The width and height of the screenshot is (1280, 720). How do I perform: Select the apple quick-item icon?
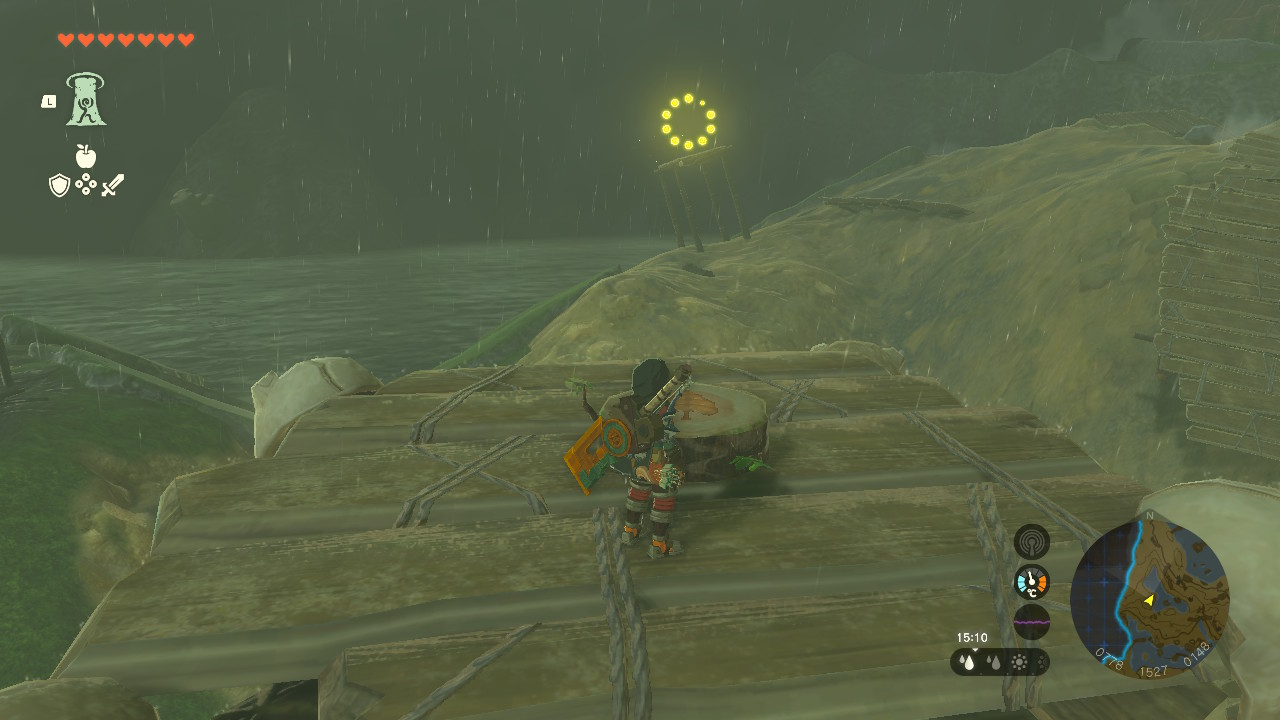click(x=86, y=155)
